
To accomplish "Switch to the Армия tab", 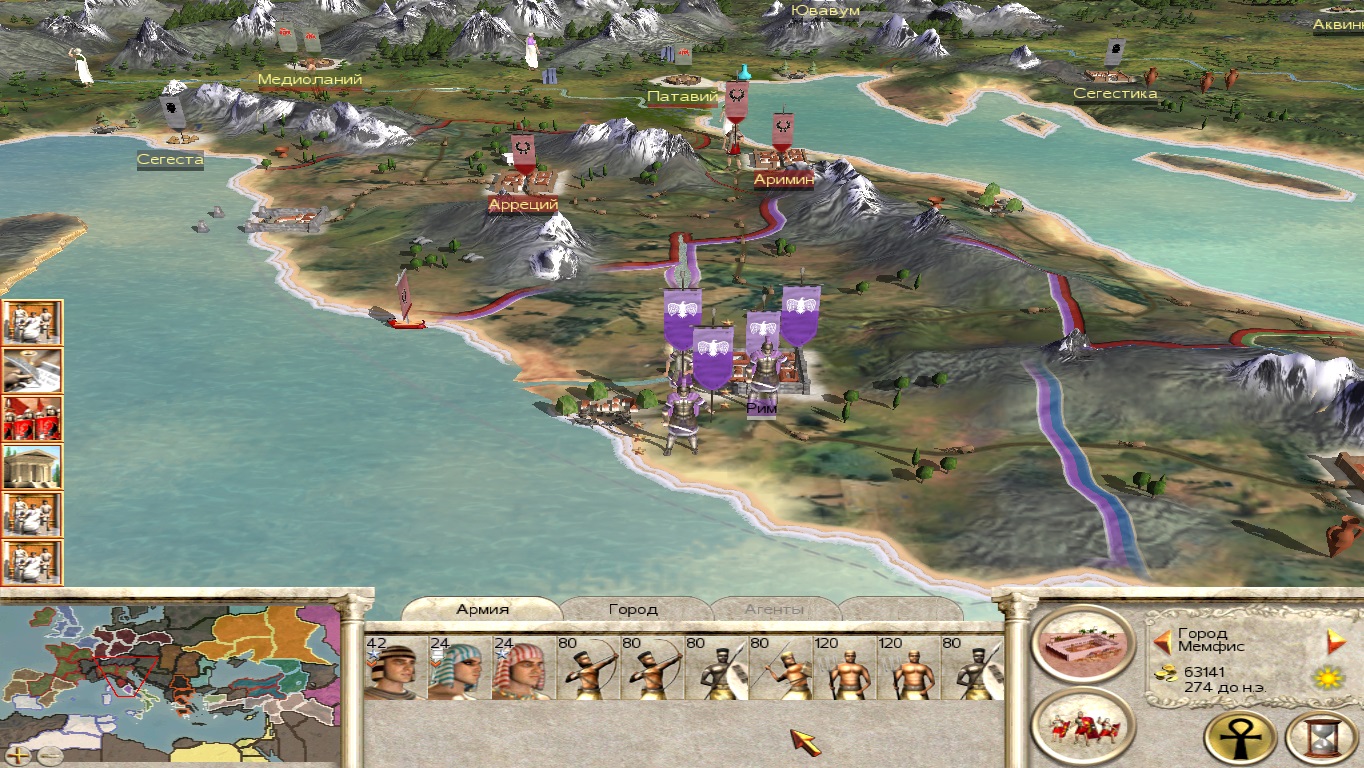I will [x=483, y=609].
